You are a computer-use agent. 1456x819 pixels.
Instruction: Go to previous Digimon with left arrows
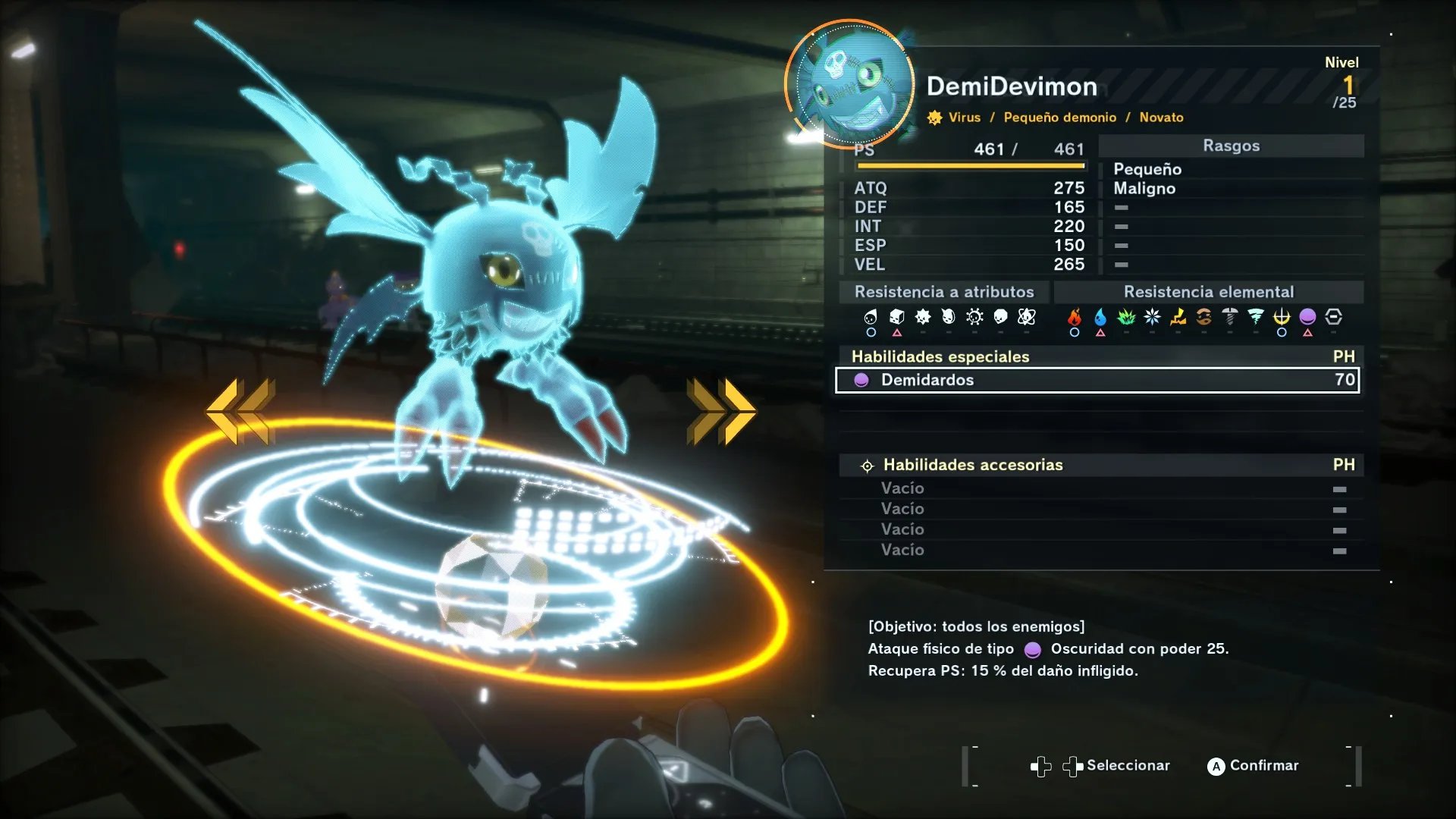240,410
